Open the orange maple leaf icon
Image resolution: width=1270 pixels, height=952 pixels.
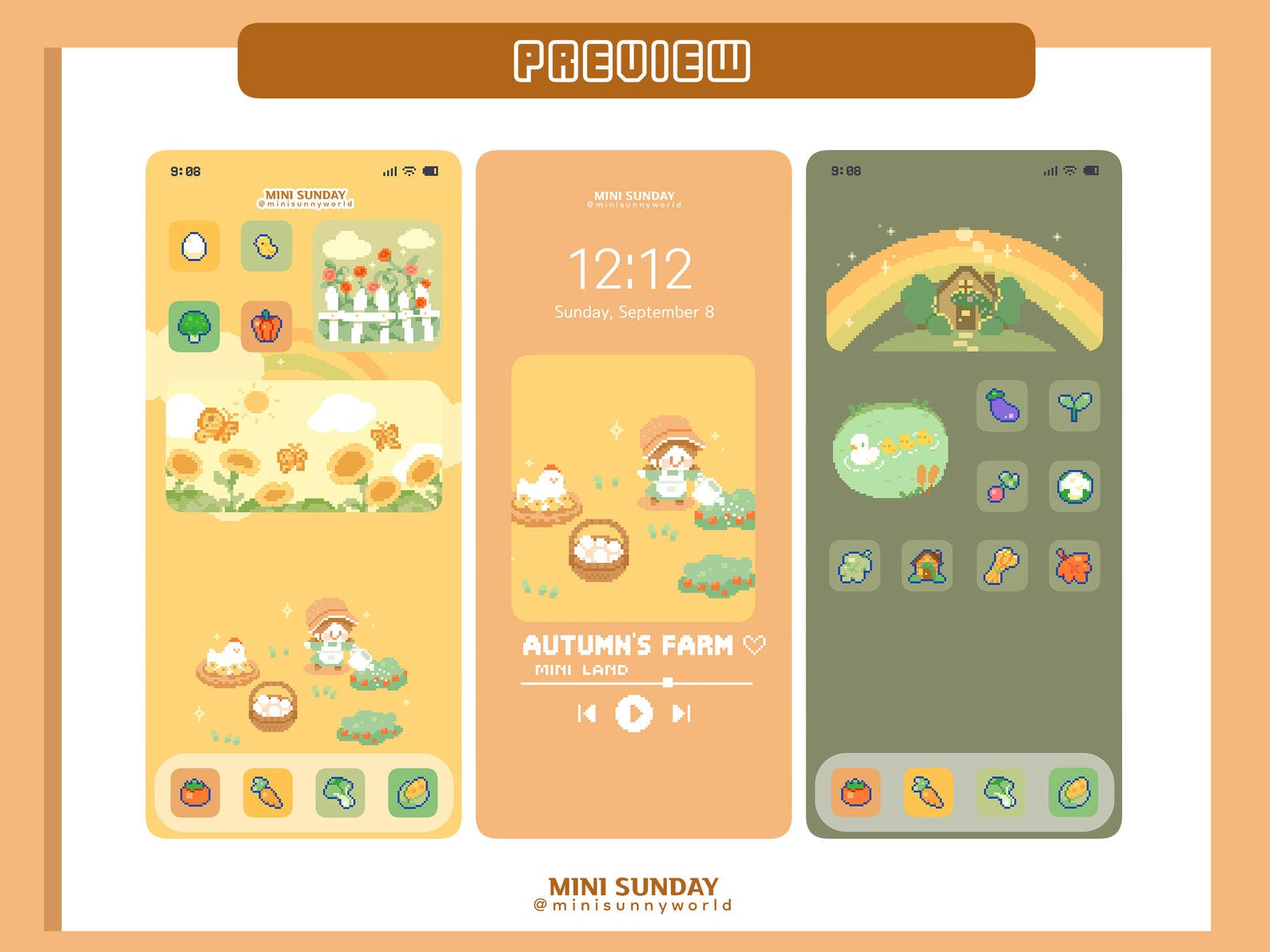click(x=1075, y=566)
